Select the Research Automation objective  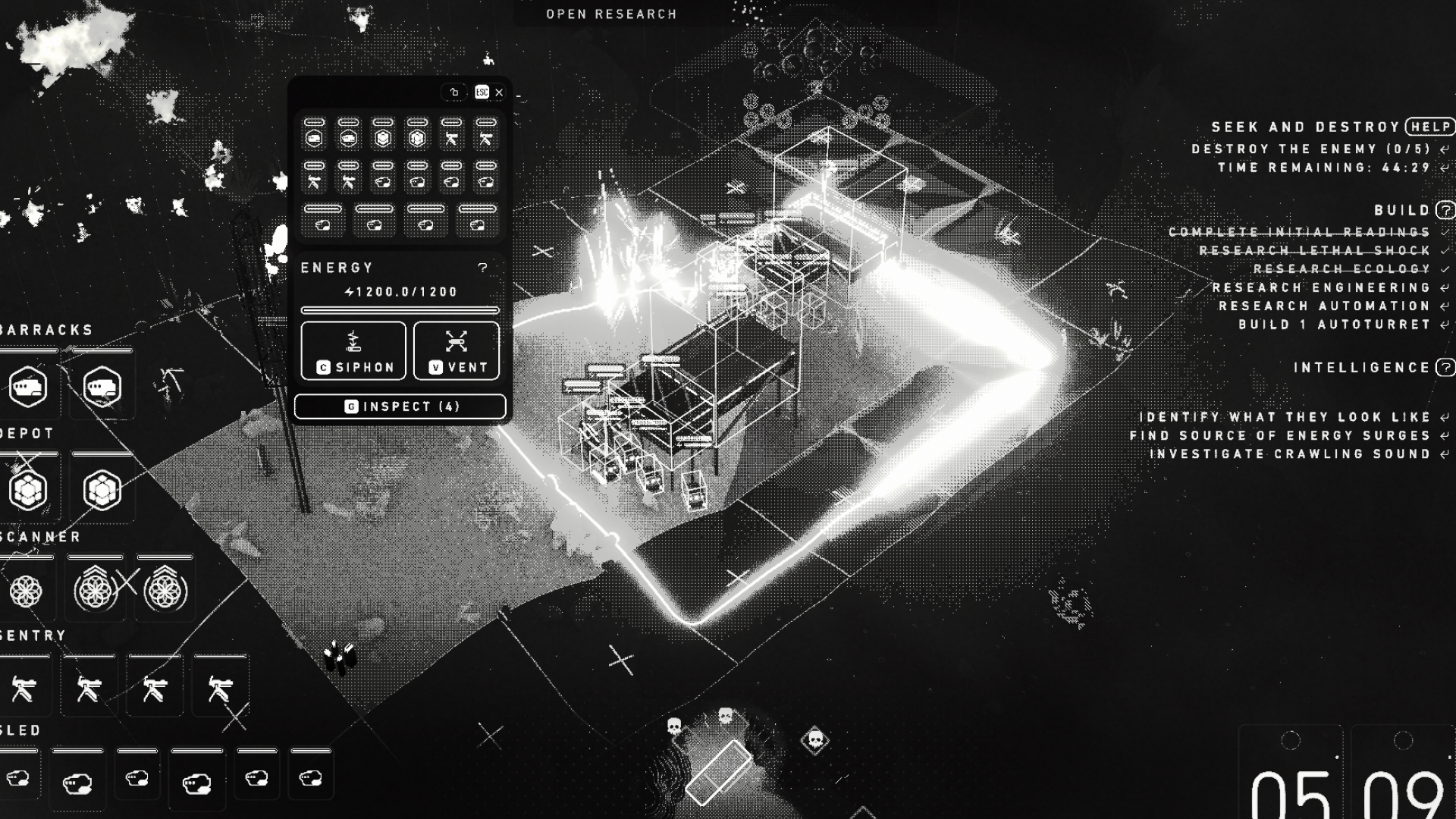click(x=1324, y=306)
